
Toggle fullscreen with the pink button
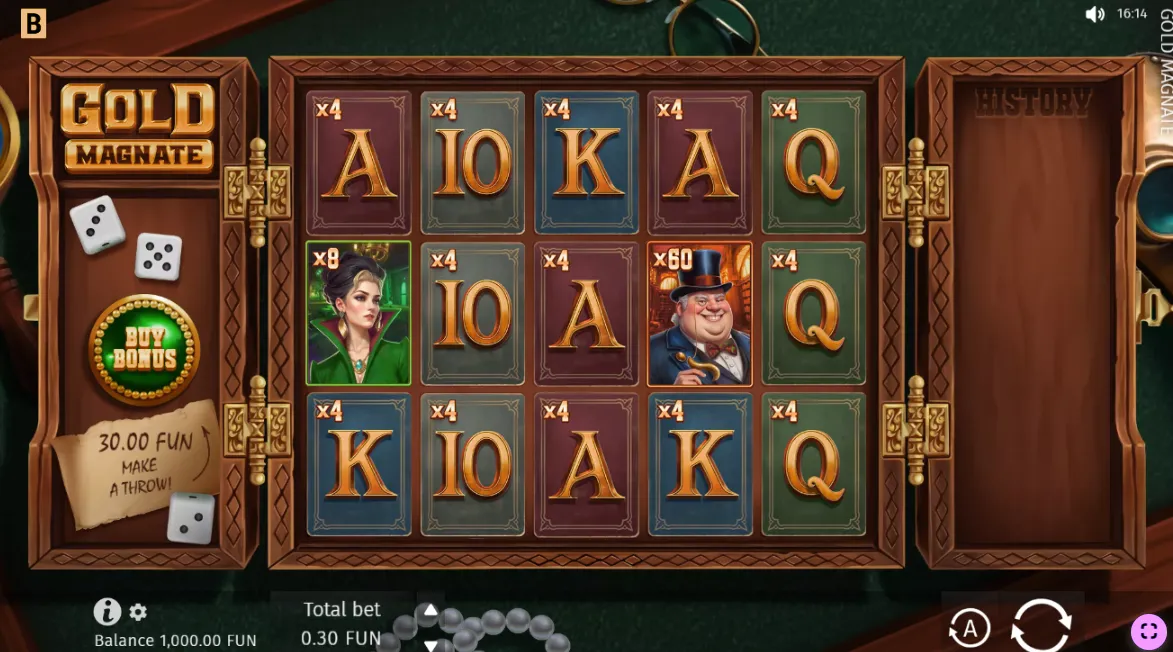[1148, 631]
